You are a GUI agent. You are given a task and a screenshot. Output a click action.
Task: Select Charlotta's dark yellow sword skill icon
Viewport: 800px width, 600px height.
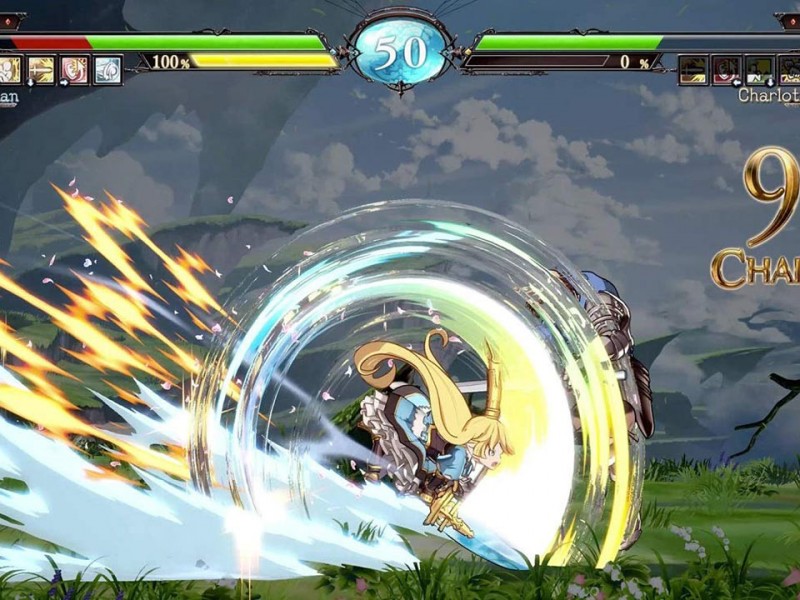693,70
